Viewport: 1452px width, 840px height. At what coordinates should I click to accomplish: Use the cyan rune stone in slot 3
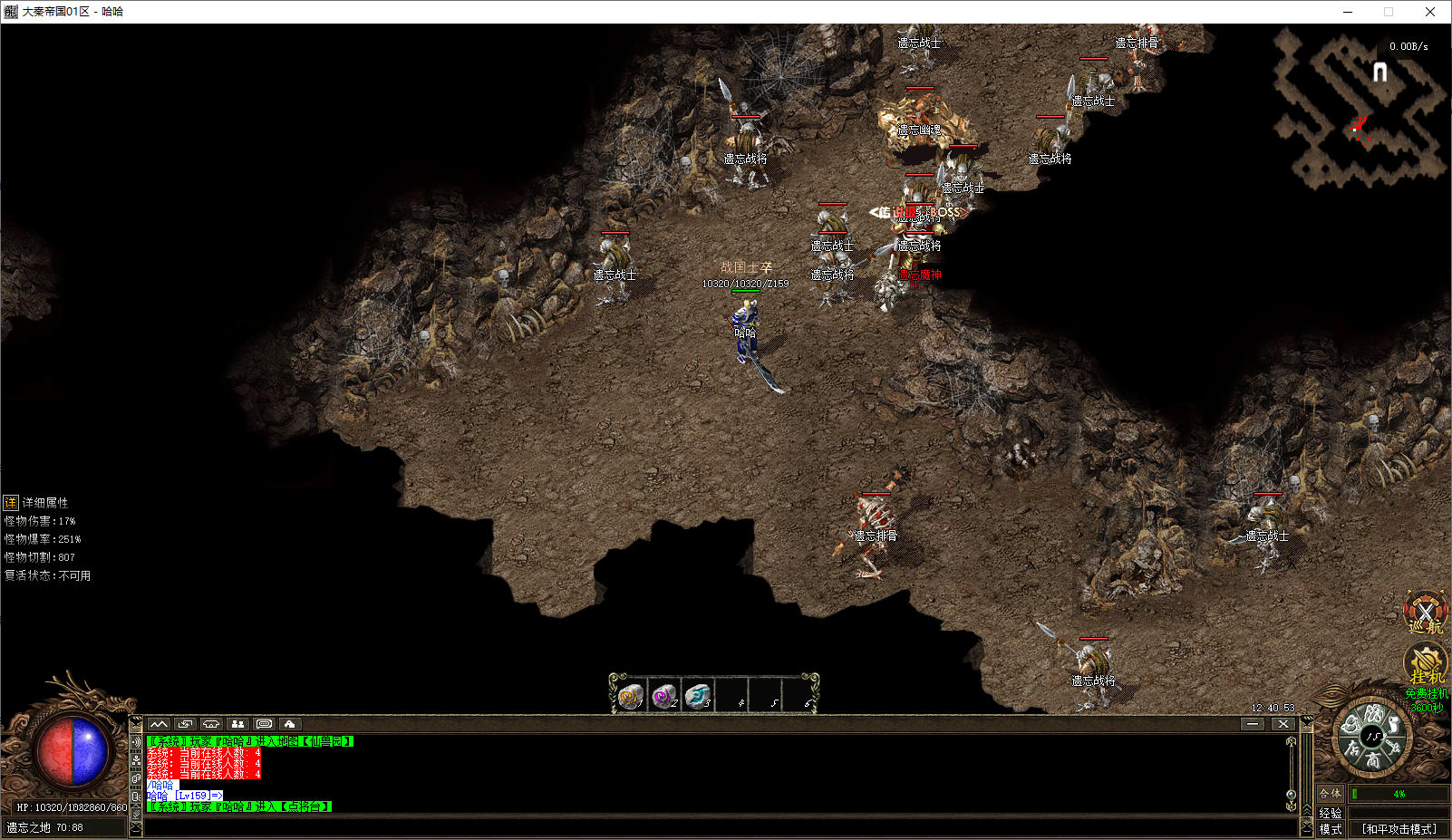[698, 696]
